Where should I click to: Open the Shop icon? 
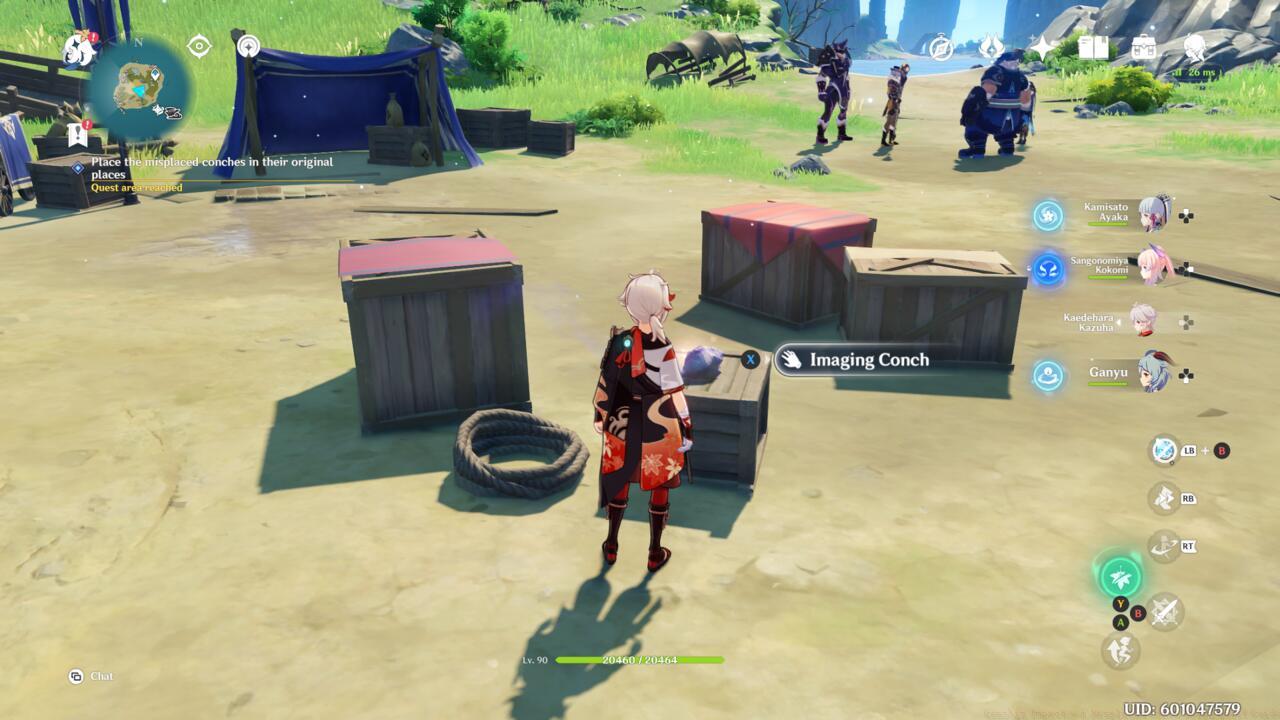(x=1143, y=47)
